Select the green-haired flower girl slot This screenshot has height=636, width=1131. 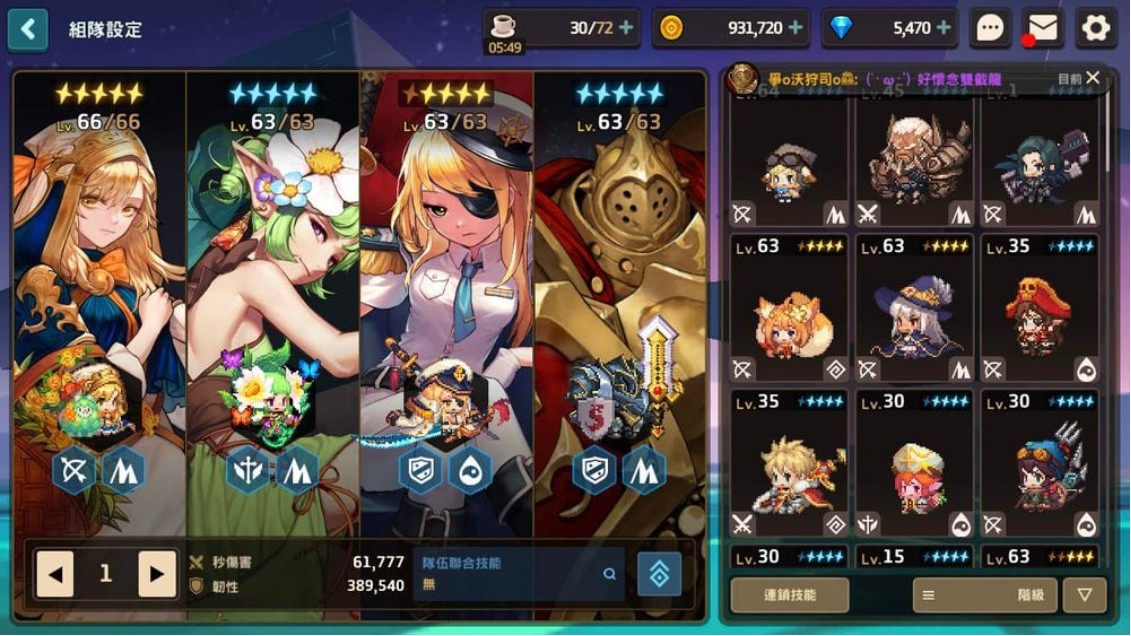273,300
